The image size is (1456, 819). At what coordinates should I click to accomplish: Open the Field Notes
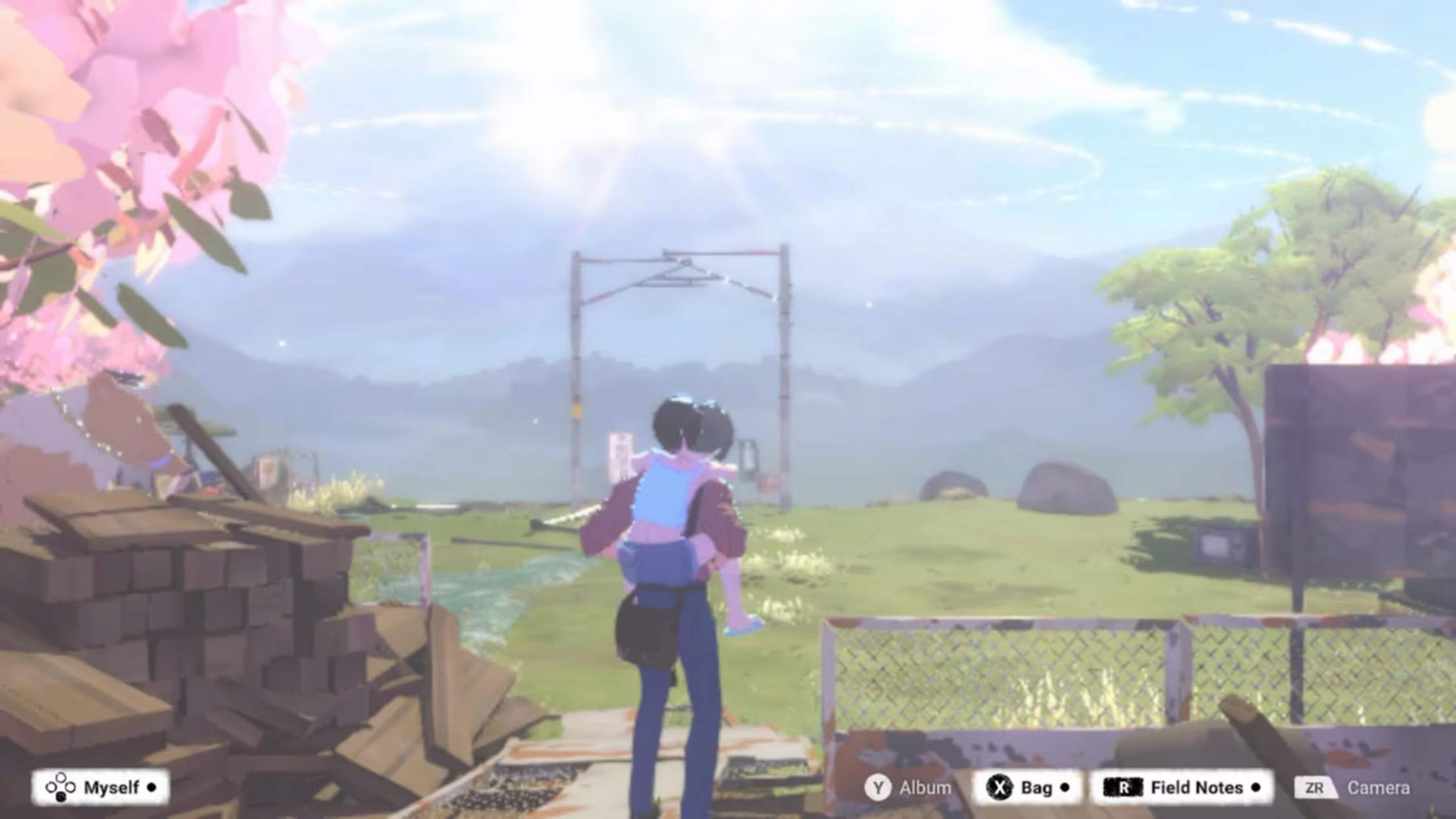tap(1196, 788)
